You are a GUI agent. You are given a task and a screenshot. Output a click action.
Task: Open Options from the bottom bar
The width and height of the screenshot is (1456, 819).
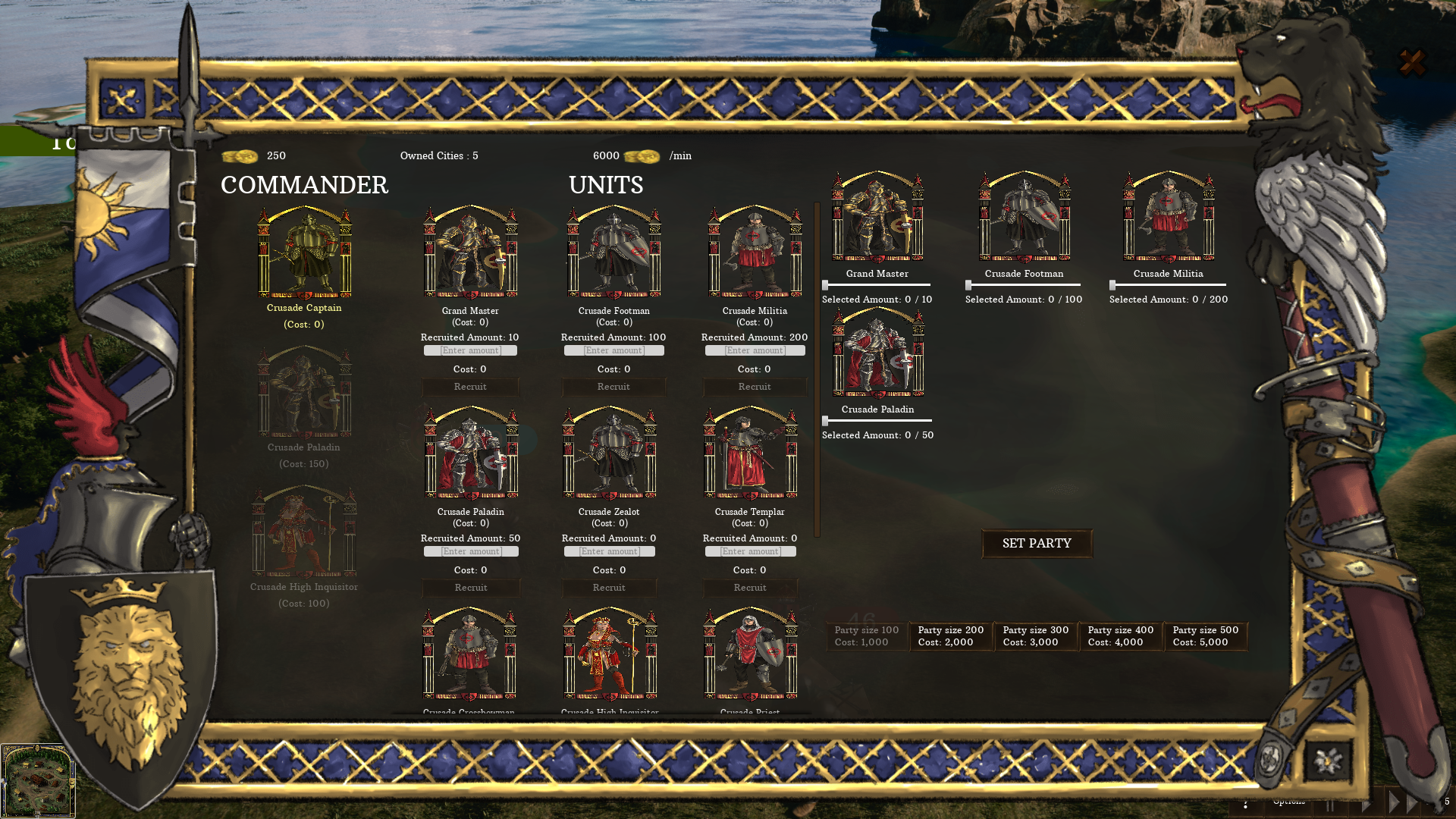[x=1289, y=802]
